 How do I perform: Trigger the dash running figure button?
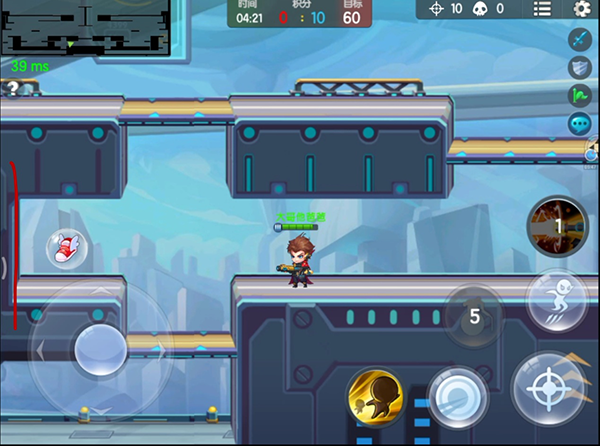(556, 299)
